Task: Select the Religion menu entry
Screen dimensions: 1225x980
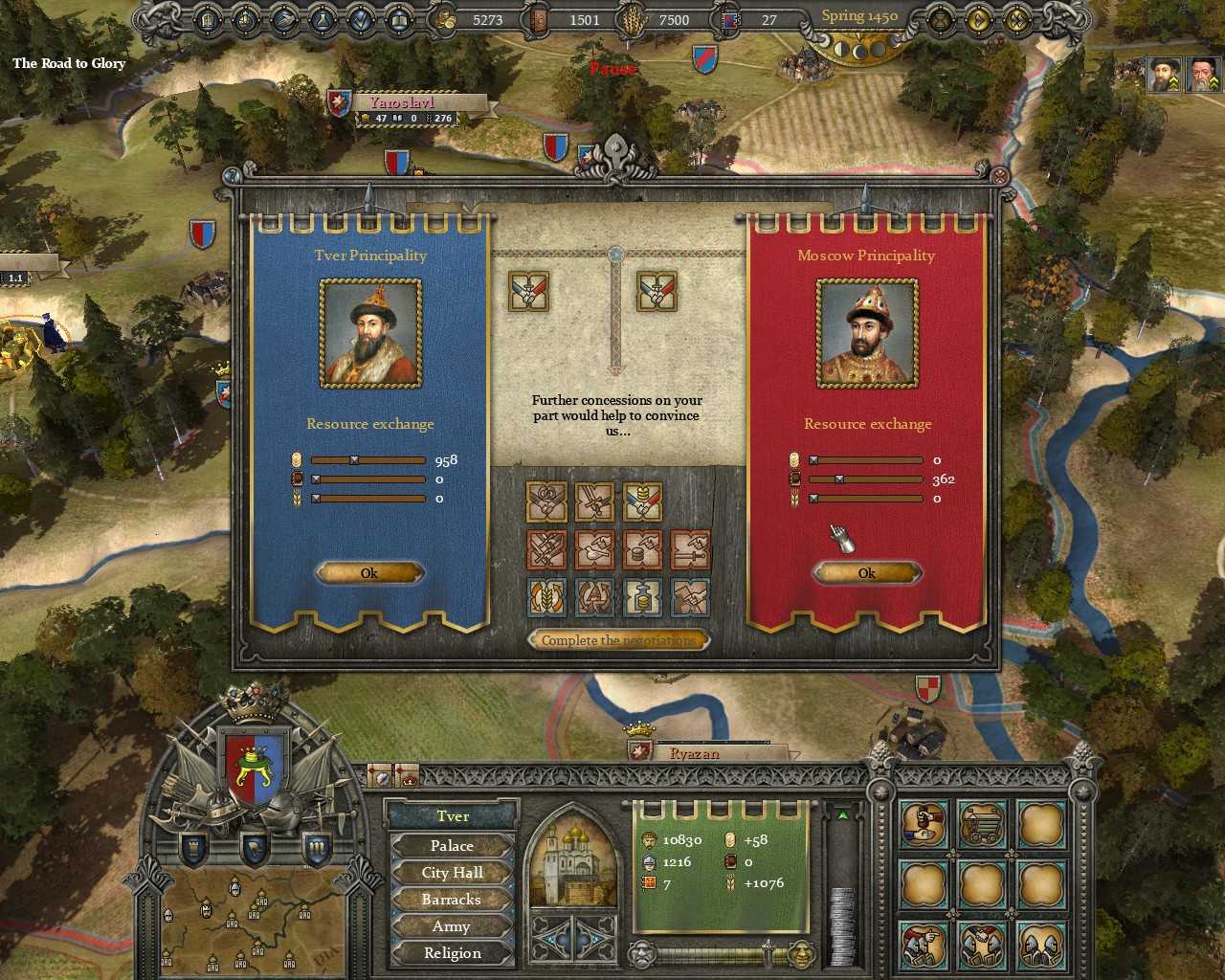Action: (x=451, y=952)
